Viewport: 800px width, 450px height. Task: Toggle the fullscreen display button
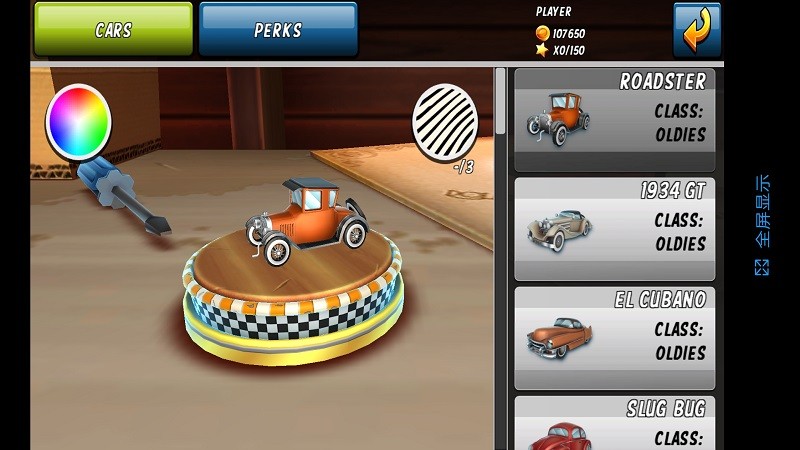point(762,225)
